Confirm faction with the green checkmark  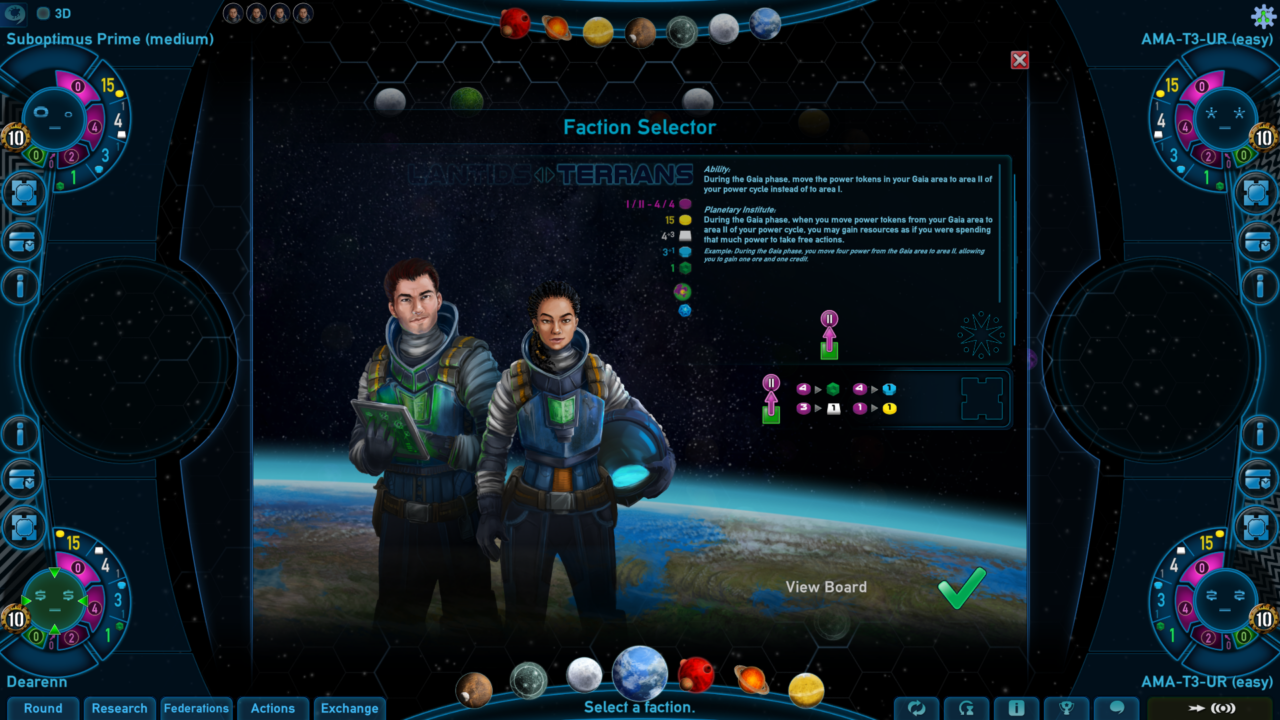[x=962, y=588]
